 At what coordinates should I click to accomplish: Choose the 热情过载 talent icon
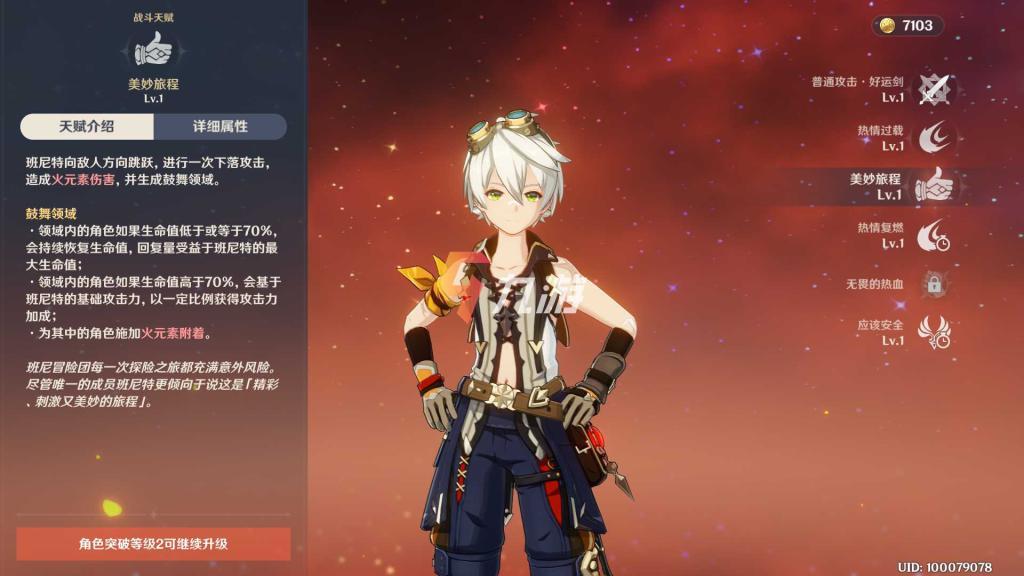pyautogui.click(x=933, y=138)
